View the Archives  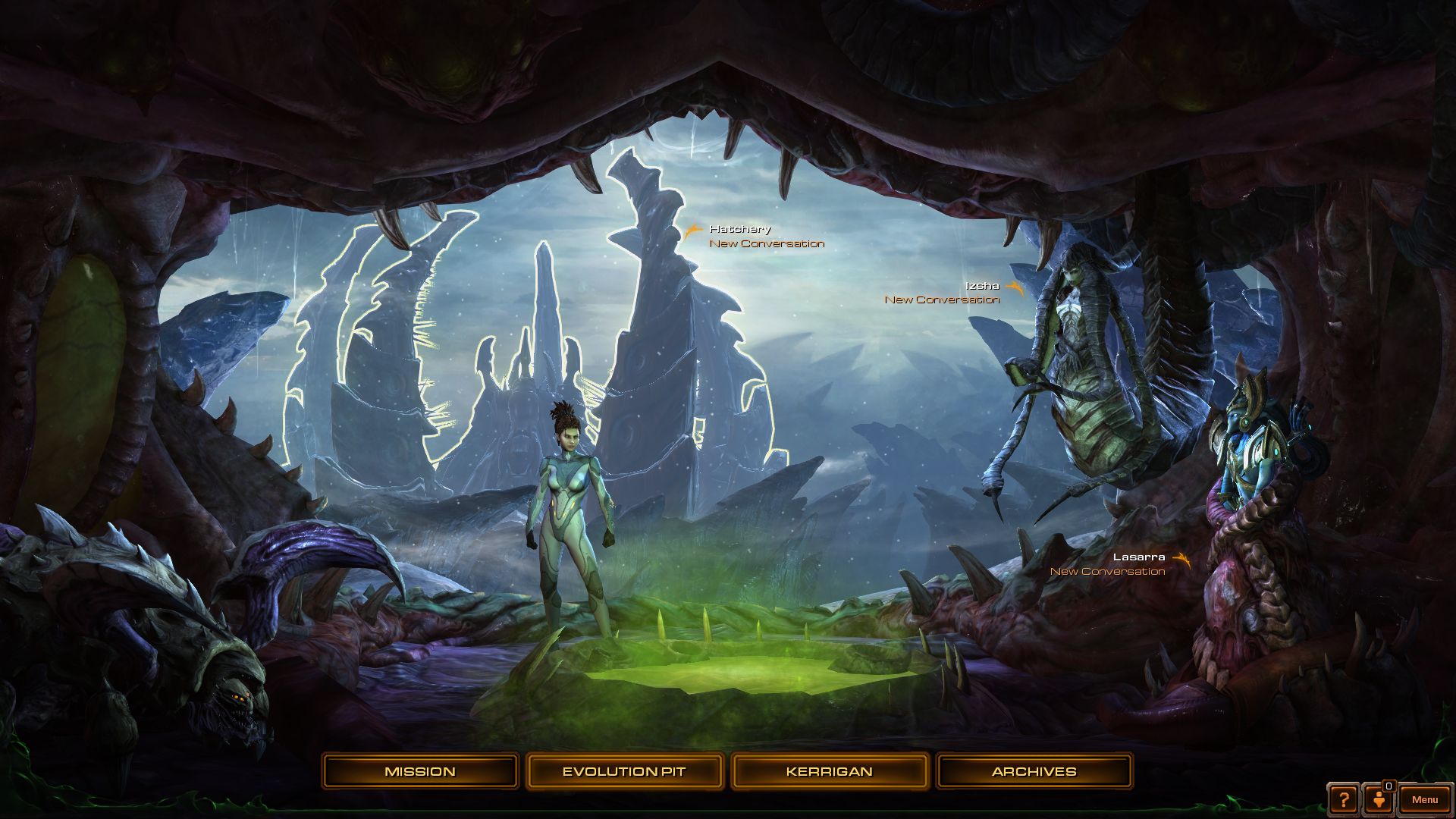click(1034, 771)
